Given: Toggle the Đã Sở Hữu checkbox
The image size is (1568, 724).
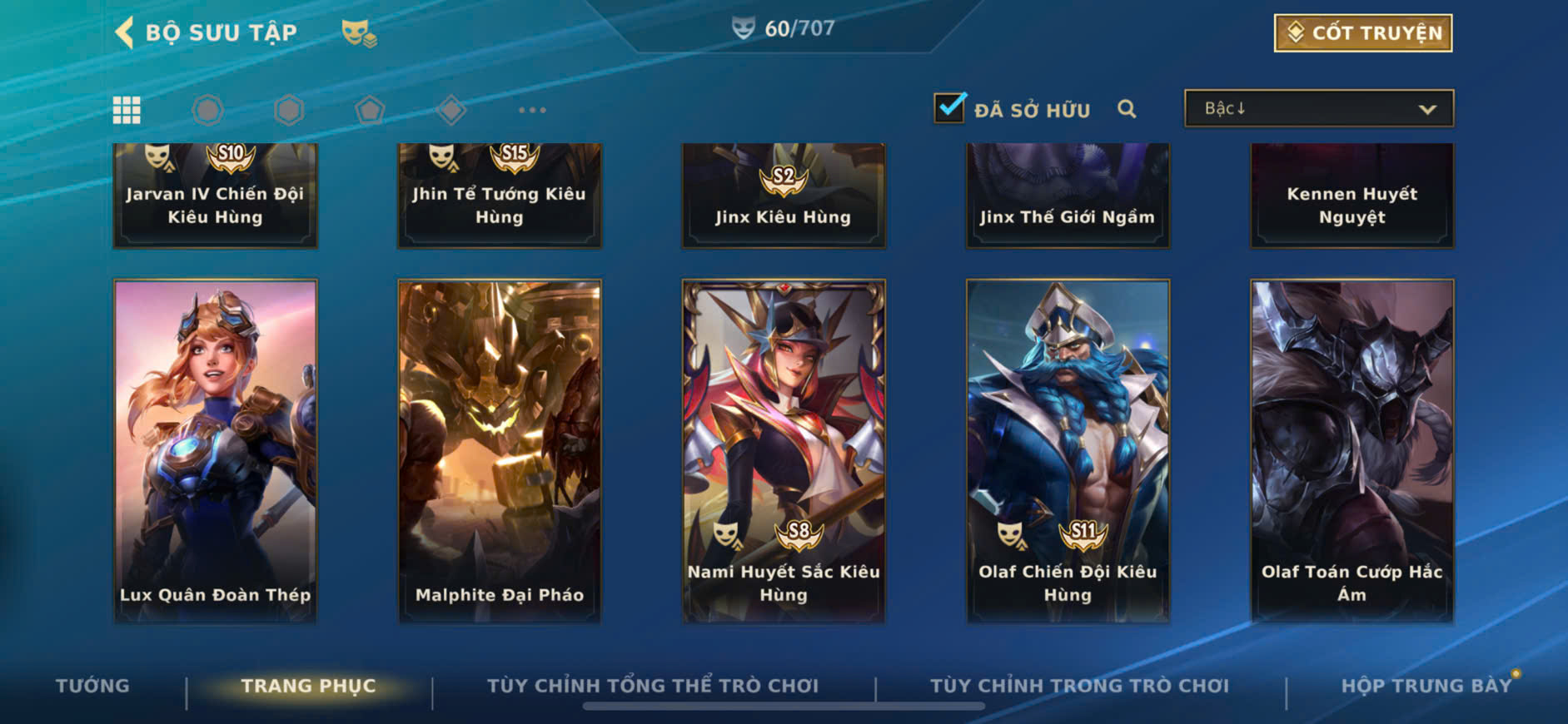Looking at the screenshot, I should [949, 108].
